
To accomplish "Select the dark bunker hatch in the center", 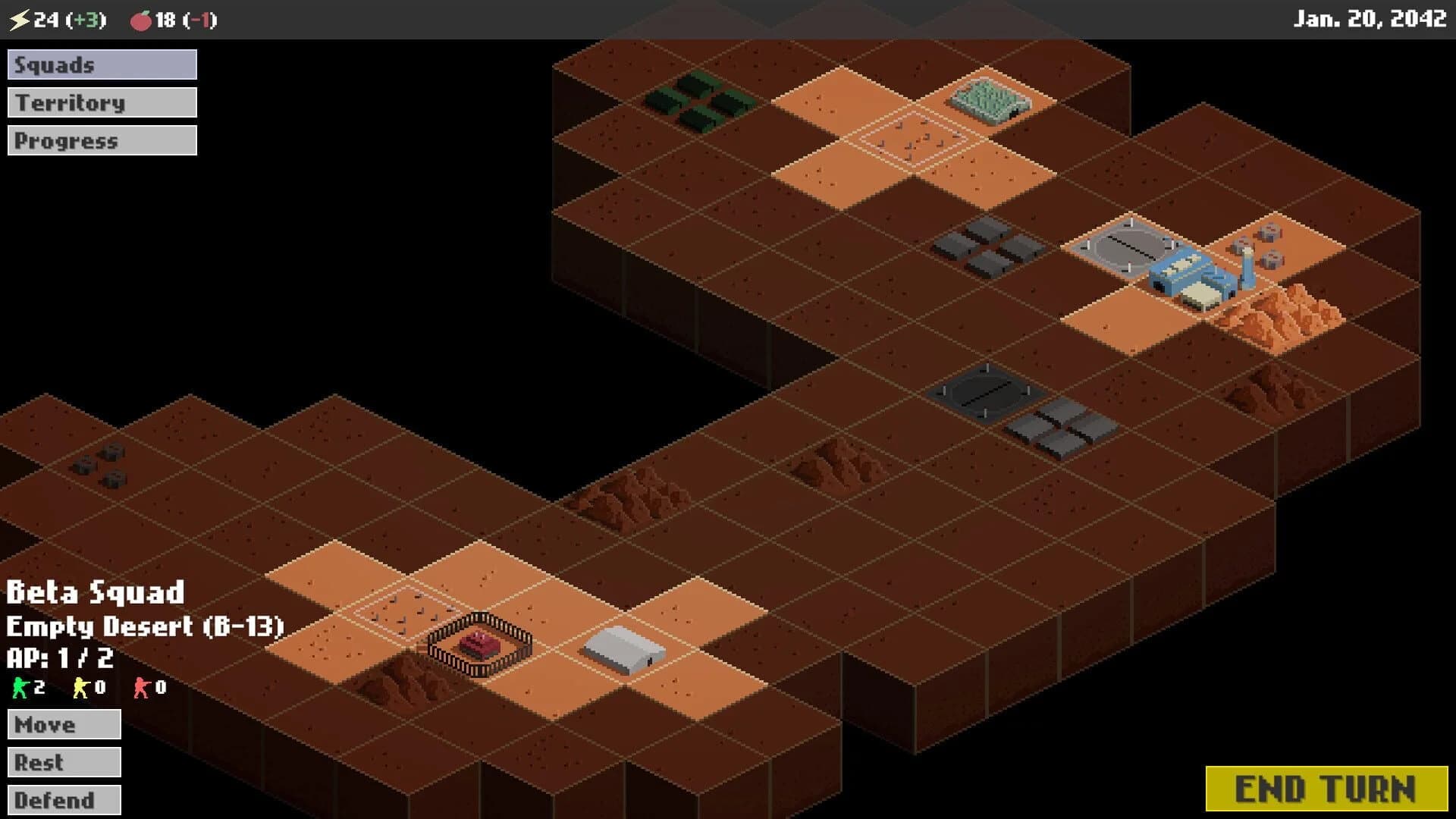I will point(987,392).
